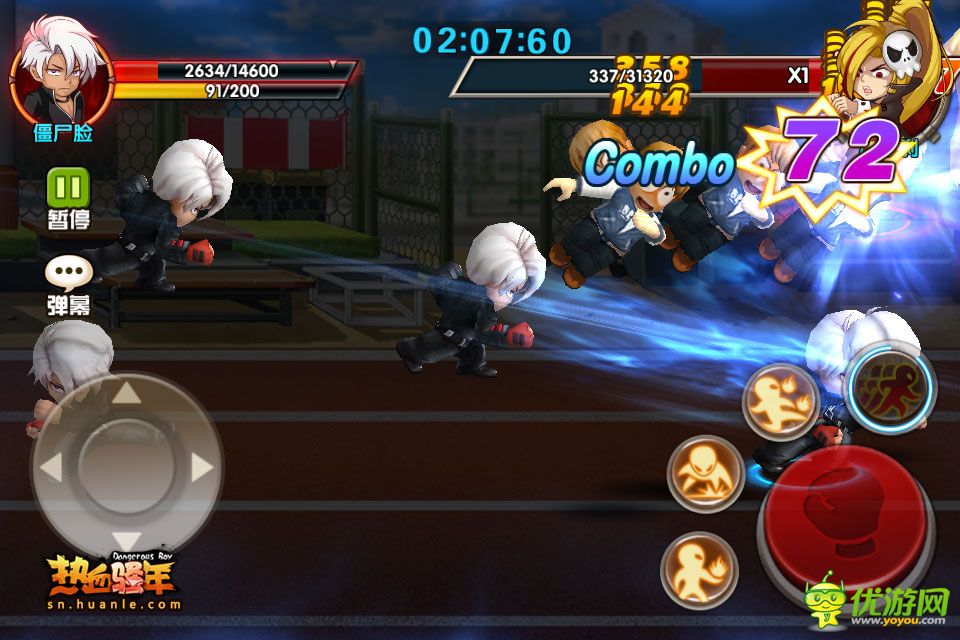Activate the red dashing figure skill

pos(890,388)
